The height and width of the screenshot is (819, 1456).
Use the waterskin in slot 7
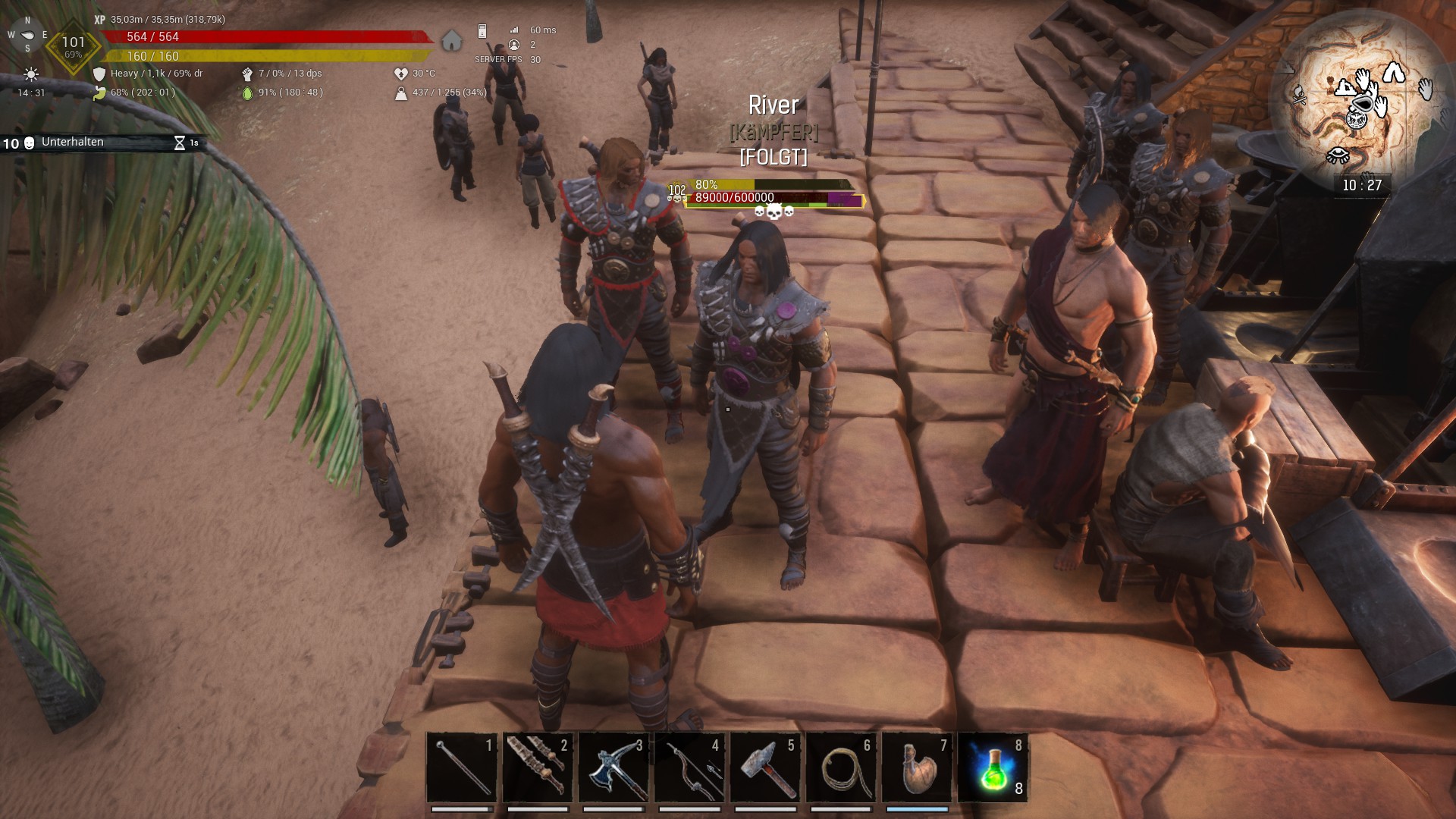(916, 767)
